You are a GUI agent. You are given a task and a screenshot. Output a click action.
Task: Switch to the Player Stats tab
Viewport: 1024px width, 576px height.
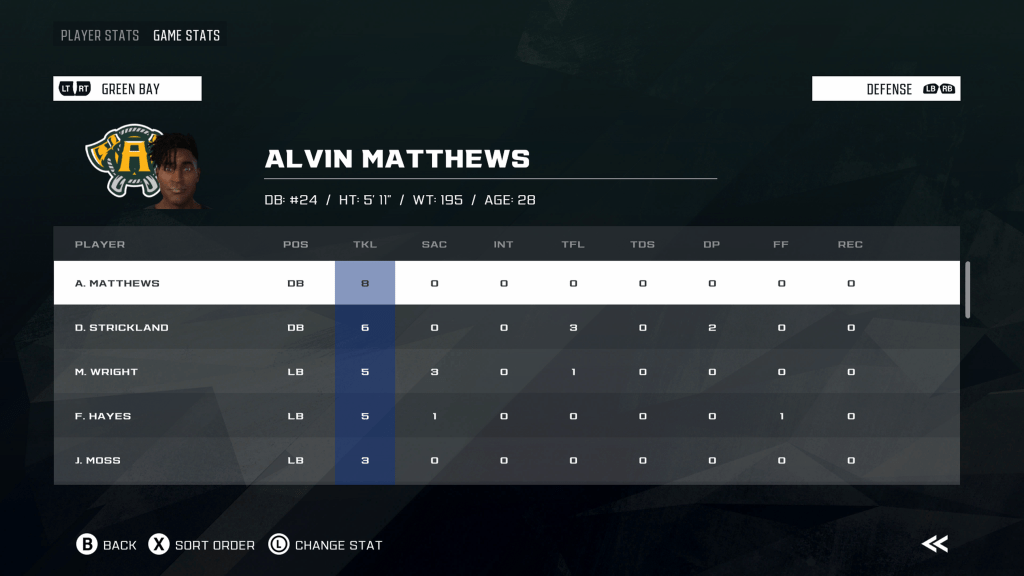click(x=100, y=36)
